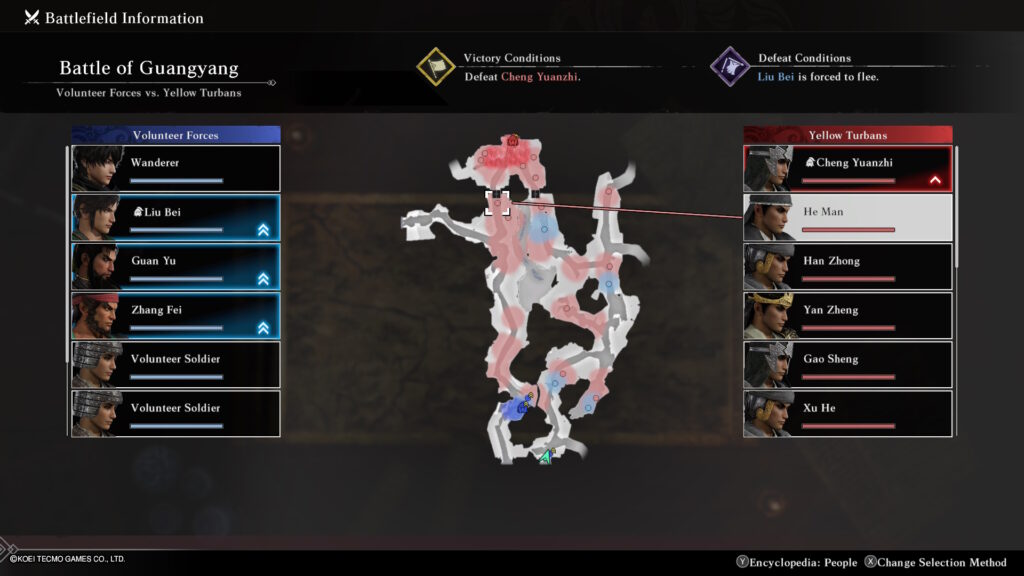1024x576 pixels.
Task: Choose Han Zhong from enemy officers
Action: pyautogui.click(x=848, y=267)
